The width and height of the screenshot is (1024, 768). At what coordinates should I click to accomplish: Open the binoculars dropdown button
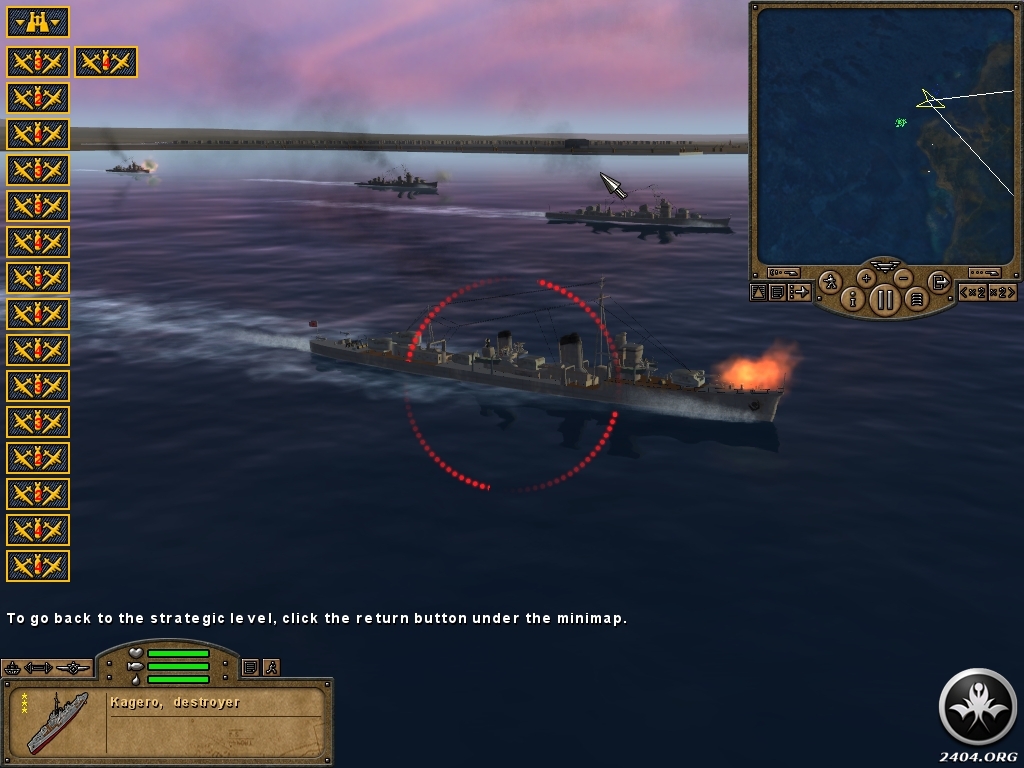tap(38, 22)
